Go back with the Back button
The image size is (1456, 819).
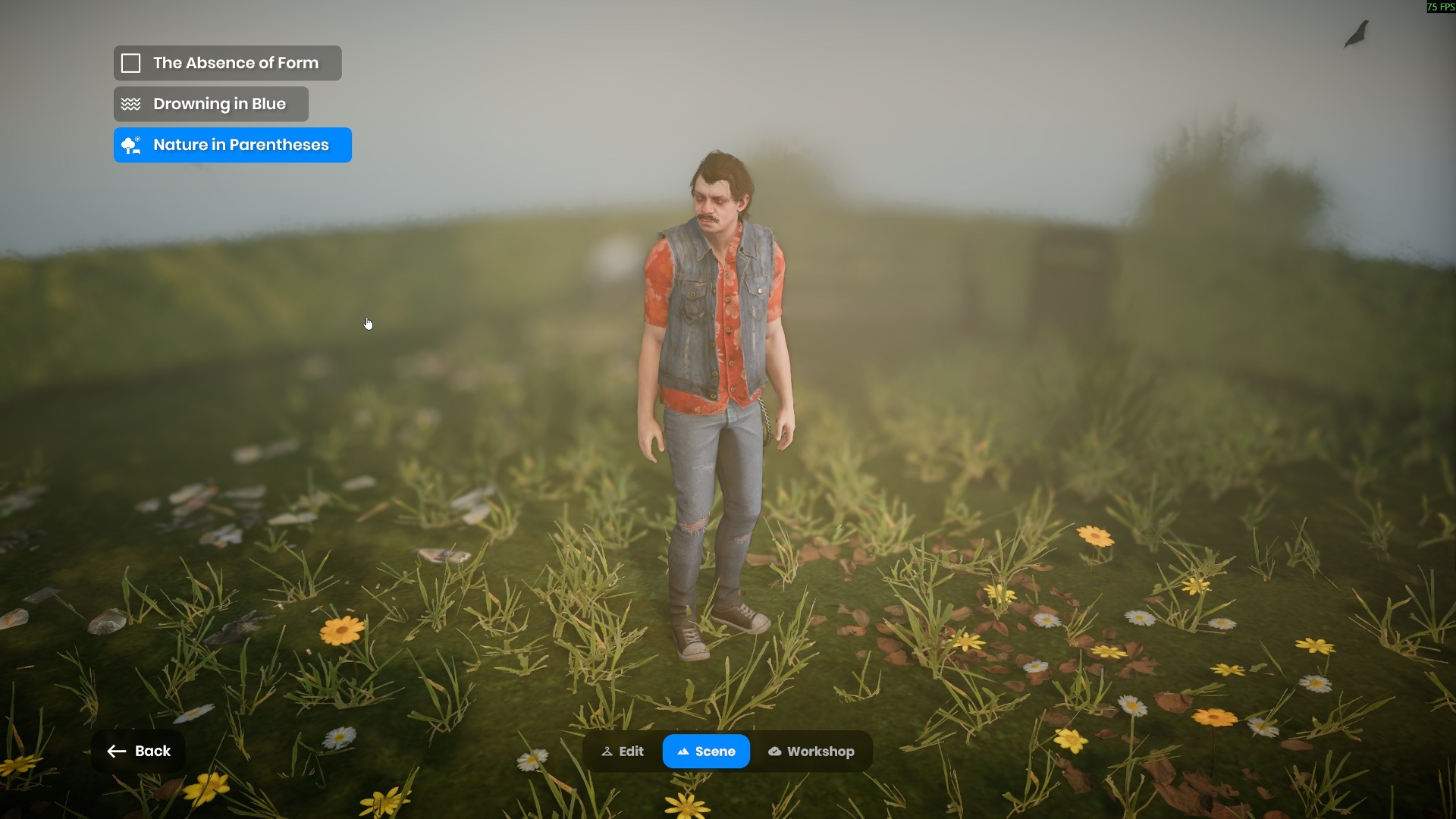click(139, 751)
